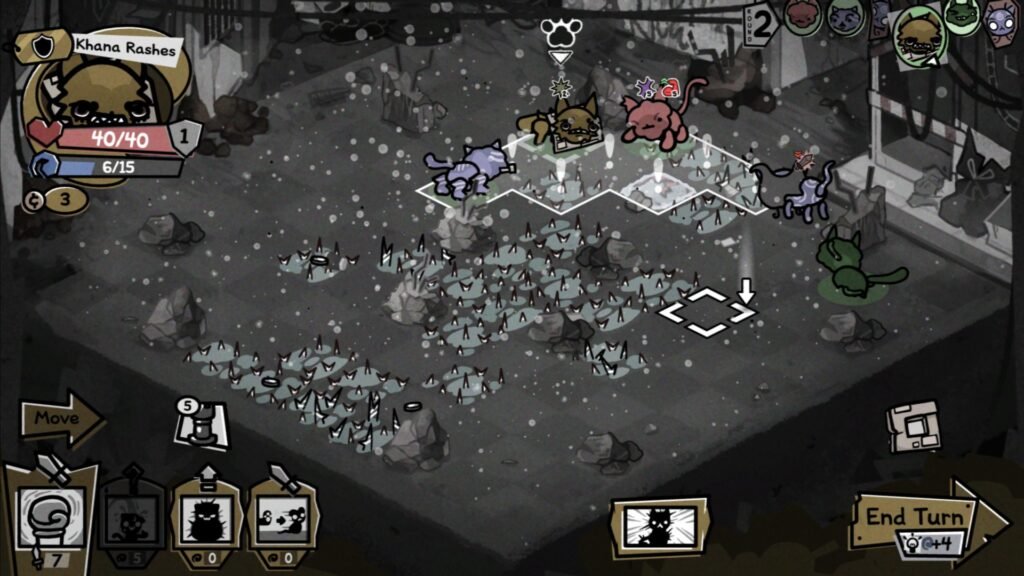Select the gray-blue cat portrait in turn order
Image resolution: width=1024 pixels, height=576 pixels.
coord(846,17)
